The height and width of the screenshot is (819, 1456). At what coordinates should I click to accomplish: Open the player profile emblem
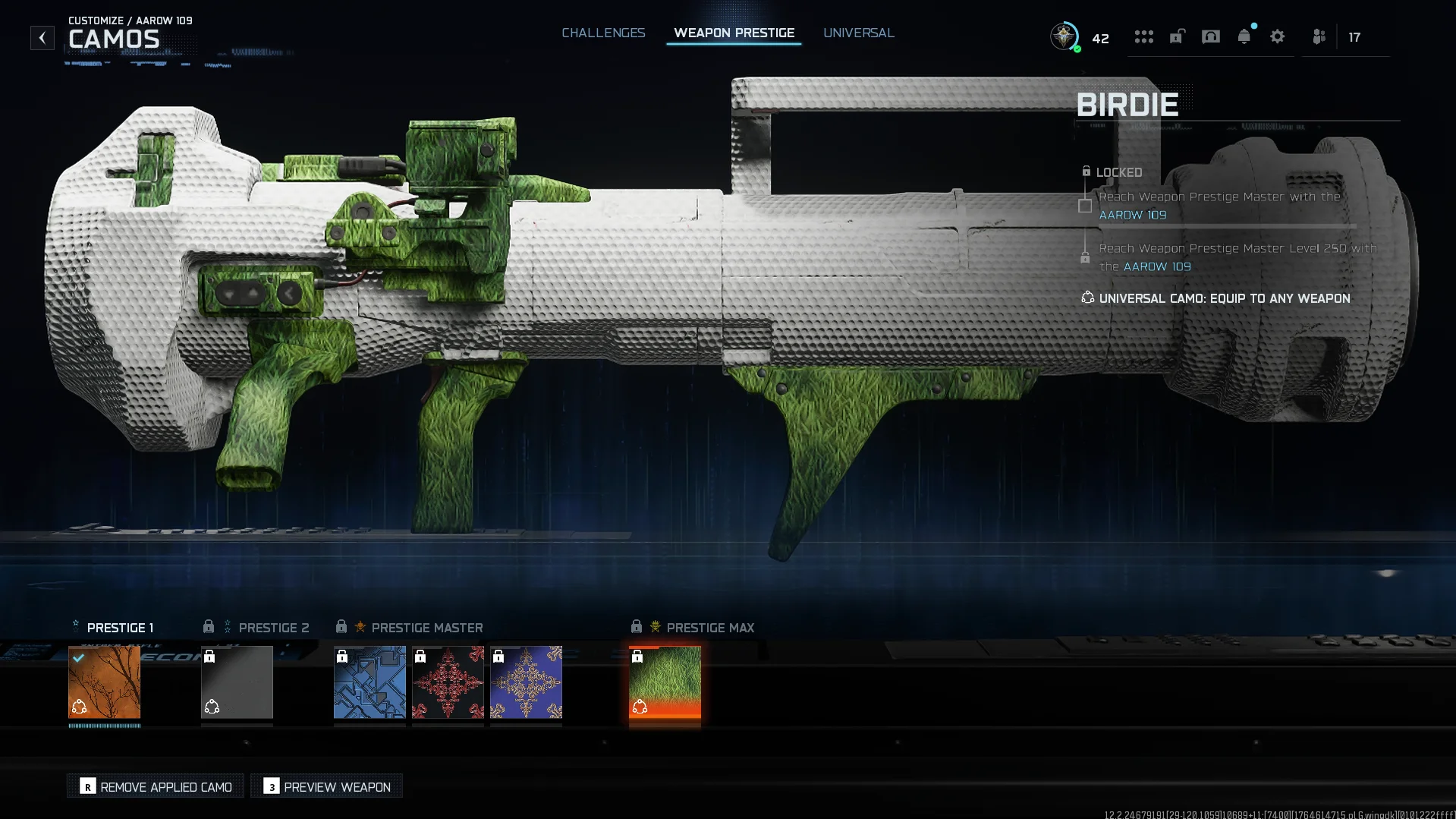pos(1064,36)
